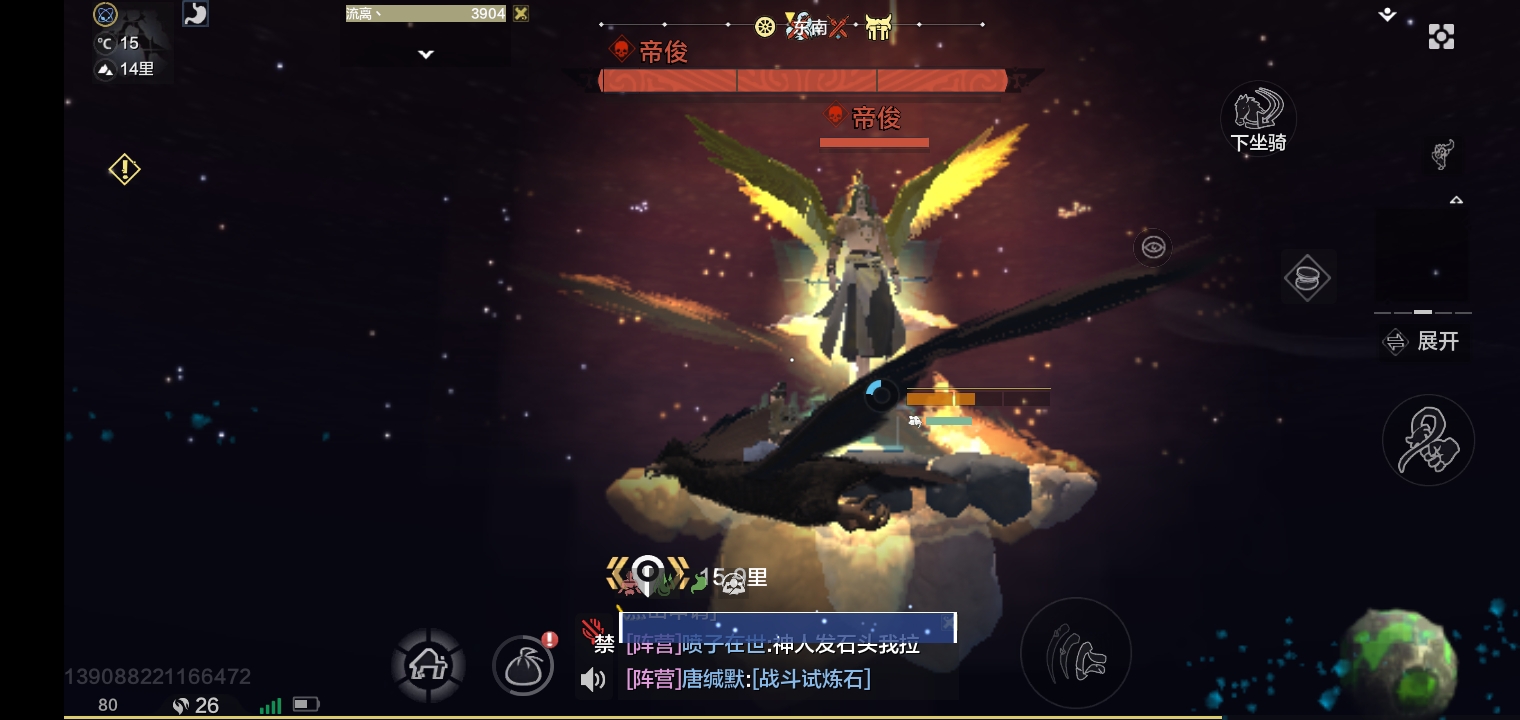Open the bag with the red alert
This screenshot has width=1520, height=720.
point(523,665)
